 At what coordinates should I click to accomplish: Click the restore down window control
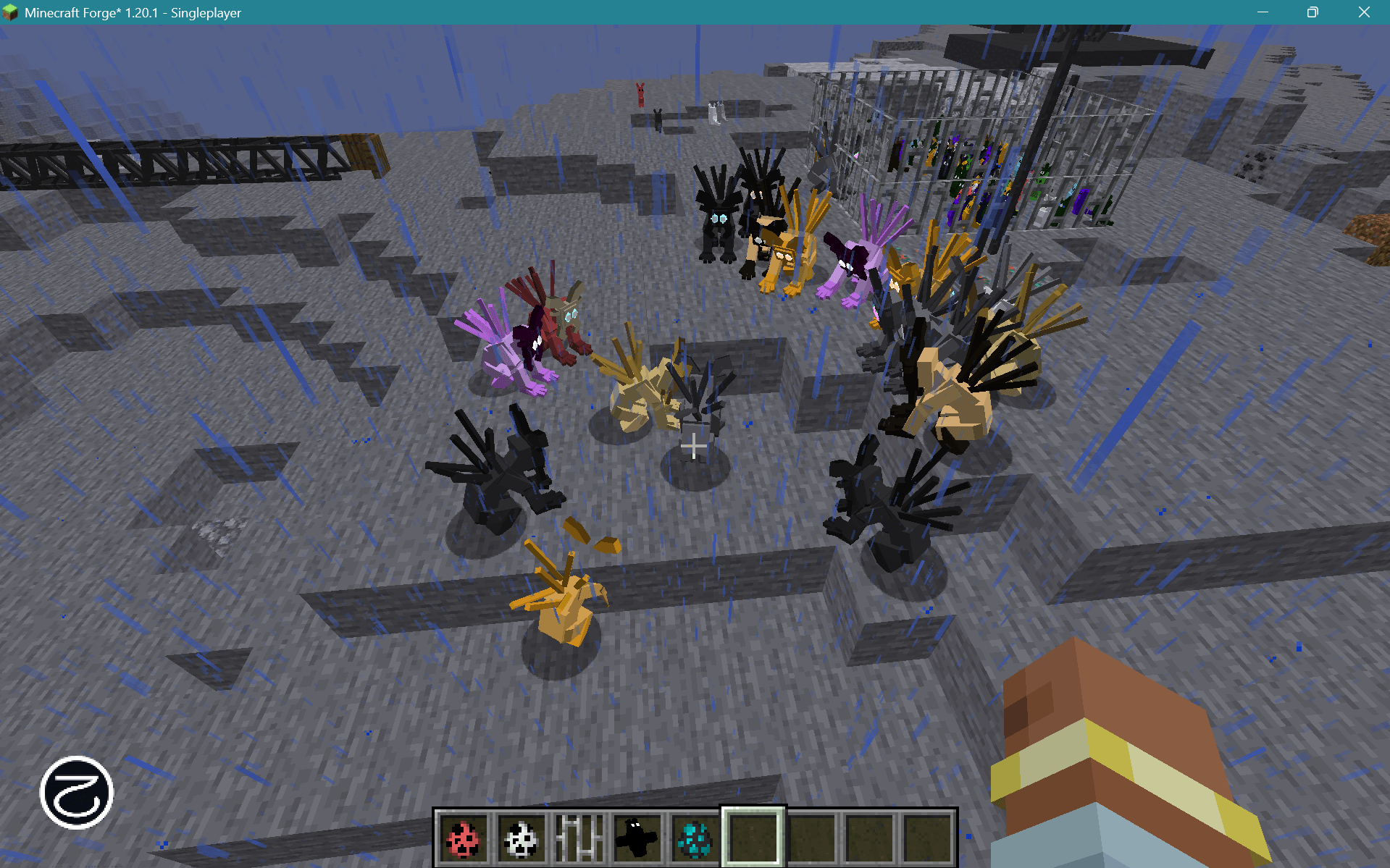point(1311,12)
